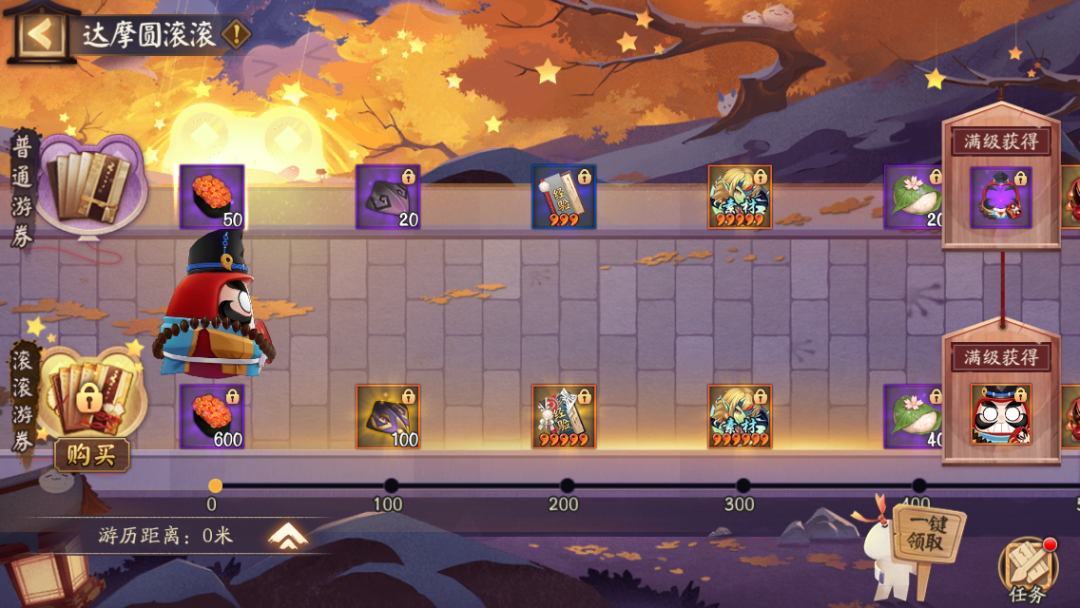Select the bottom-row scroll reward showing 99999

coord(564,416)
